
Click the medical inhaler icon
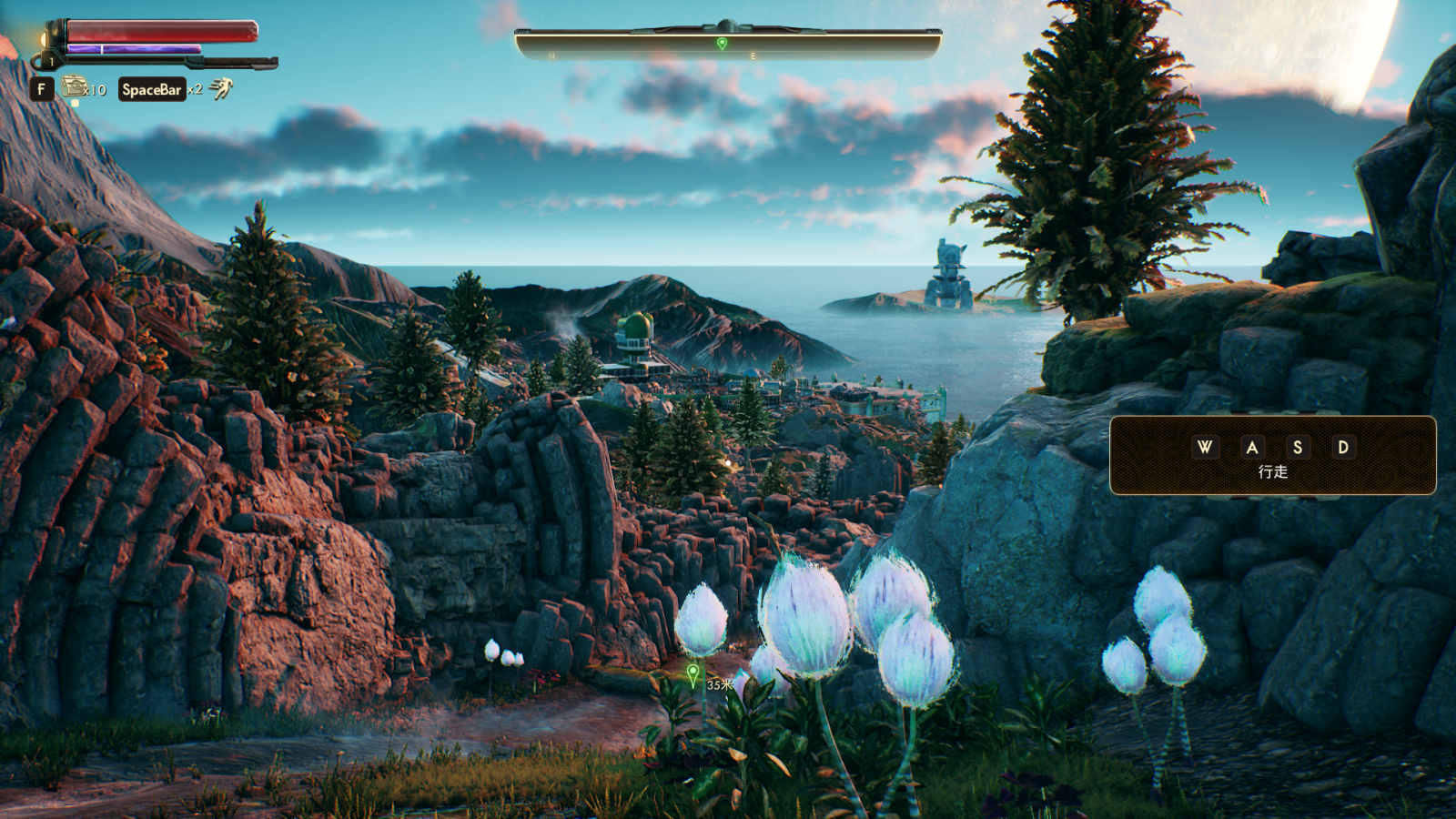73,87
